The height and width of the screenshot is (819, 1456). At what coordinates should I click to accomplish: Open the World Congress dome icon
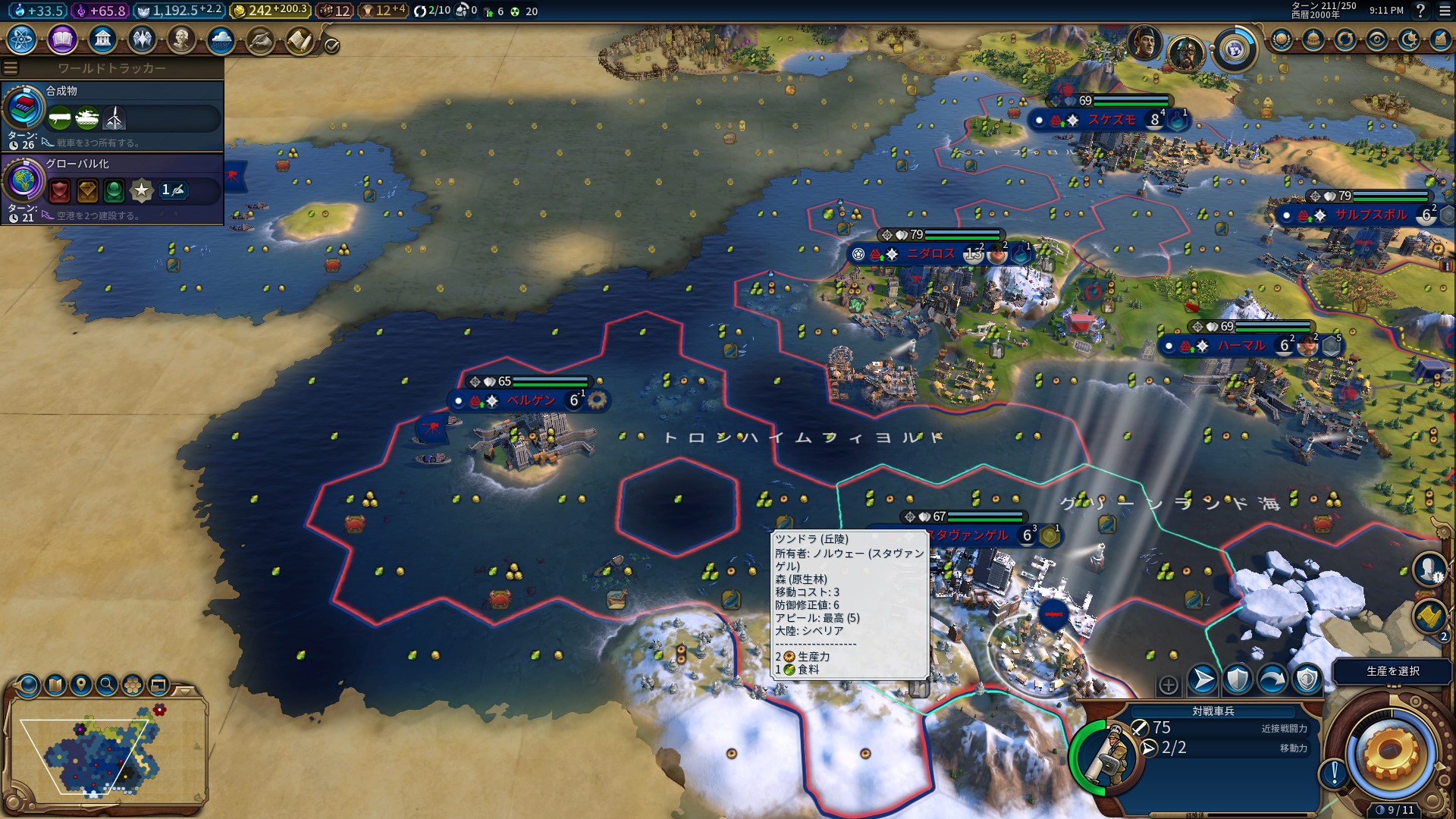pyautogui.click(x=1313, y=39)
